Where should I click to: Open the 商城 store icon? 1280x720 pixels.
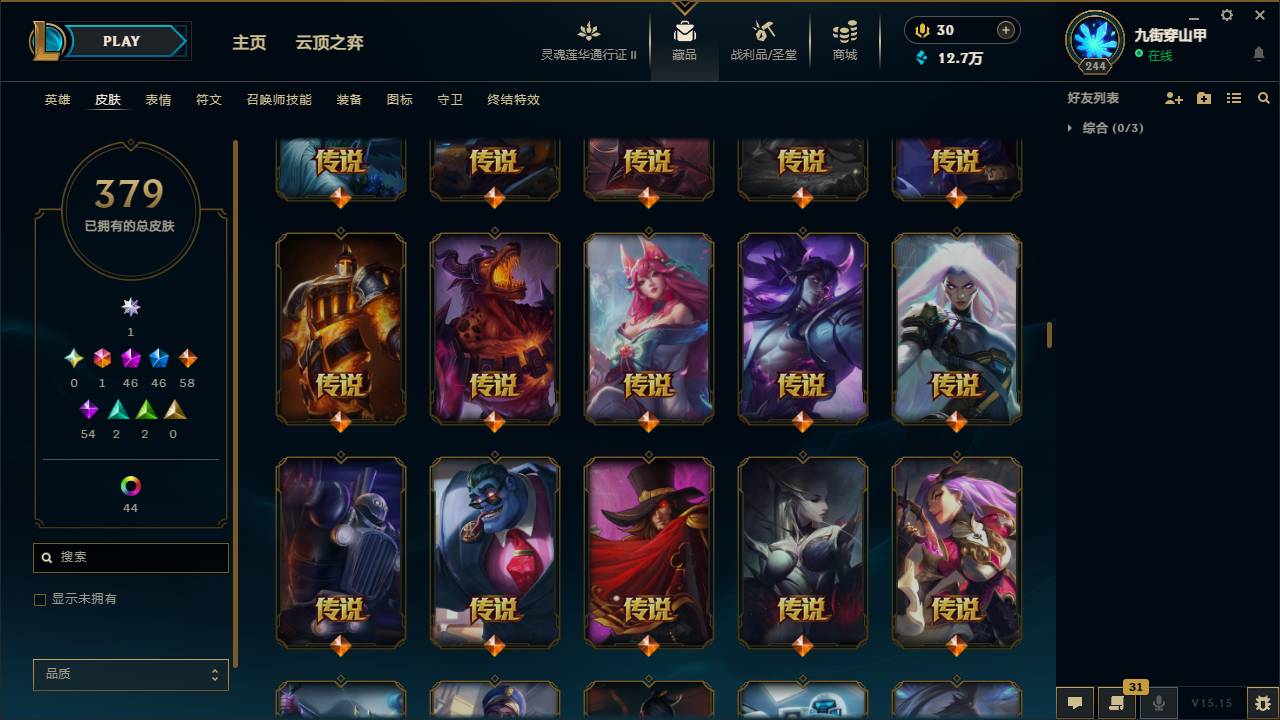(x=843, y=38)
